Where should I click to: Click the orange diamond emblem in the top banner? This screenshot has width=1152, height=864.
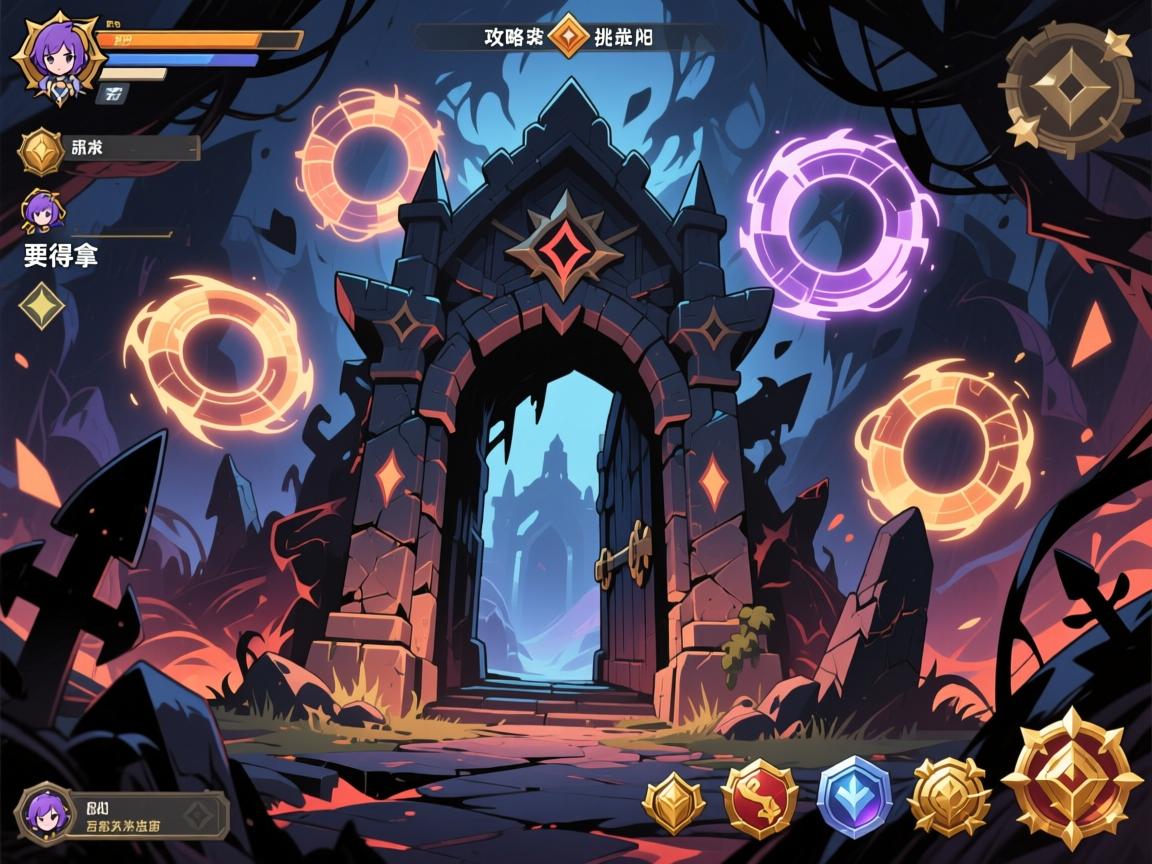pos(568,35)
